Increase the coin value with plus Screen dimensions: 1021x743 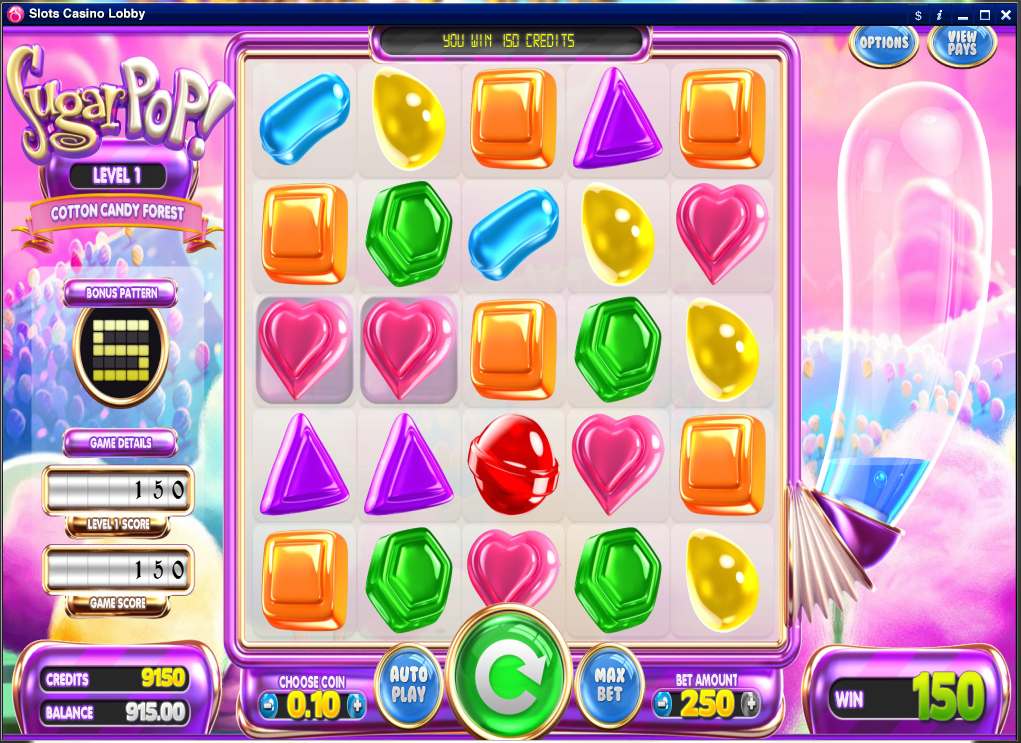pyautogui.click(x=356, y=705)
